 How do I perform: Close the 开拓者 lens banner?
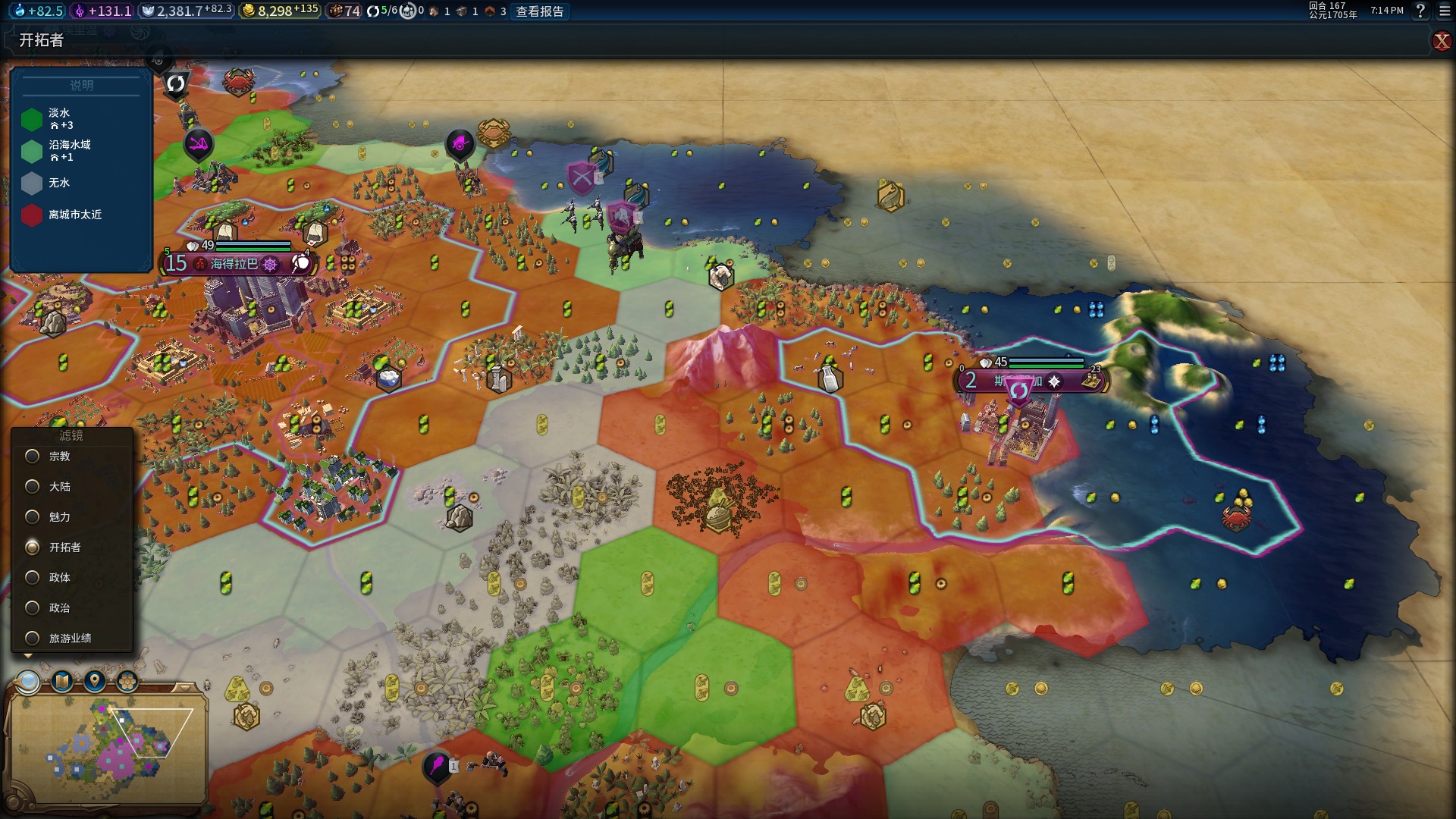click(x=1441, y=41)
